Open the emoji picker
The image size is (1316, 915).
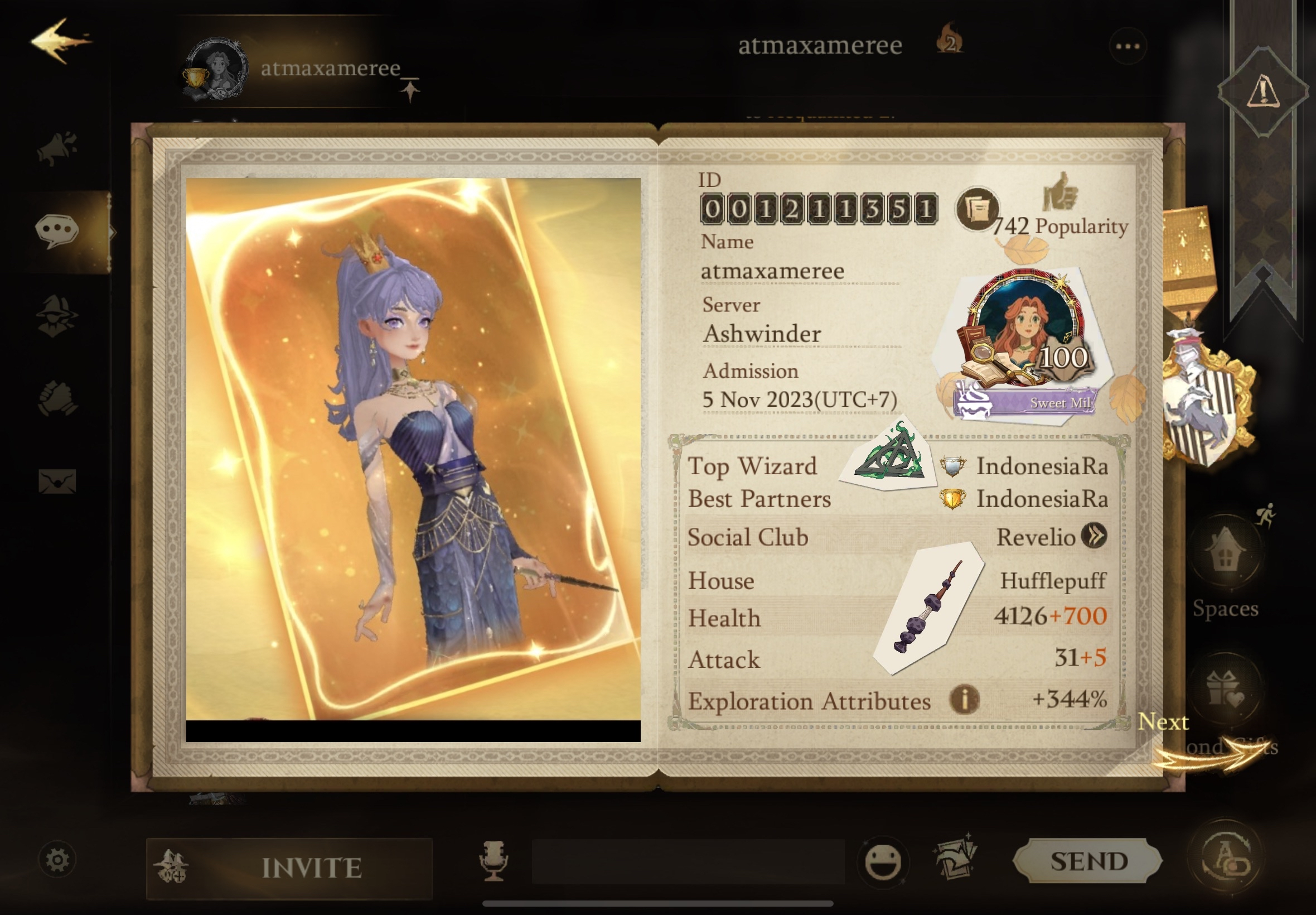click(882, 861)
